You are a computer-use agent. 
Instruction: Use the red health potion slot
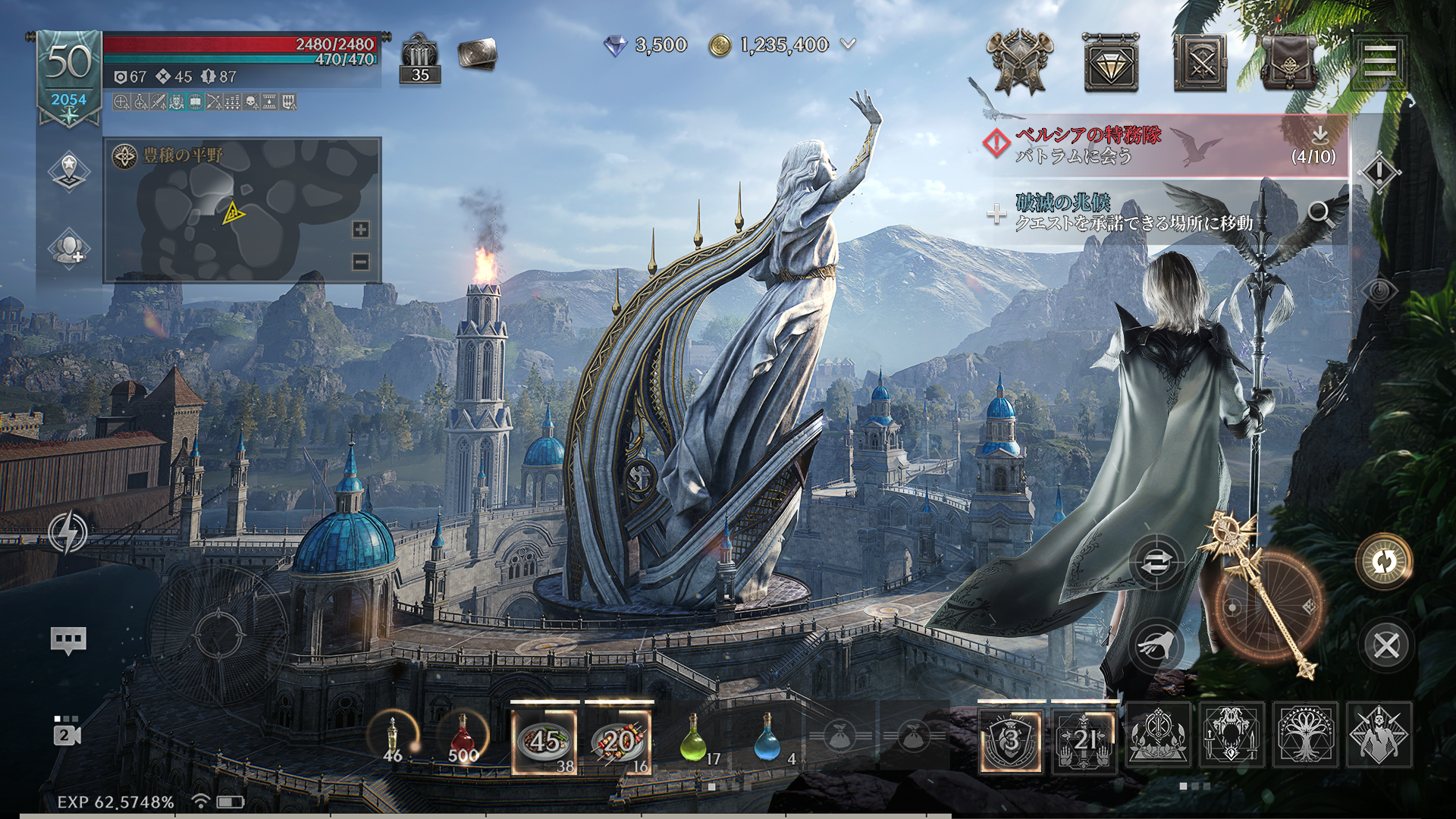463,737
